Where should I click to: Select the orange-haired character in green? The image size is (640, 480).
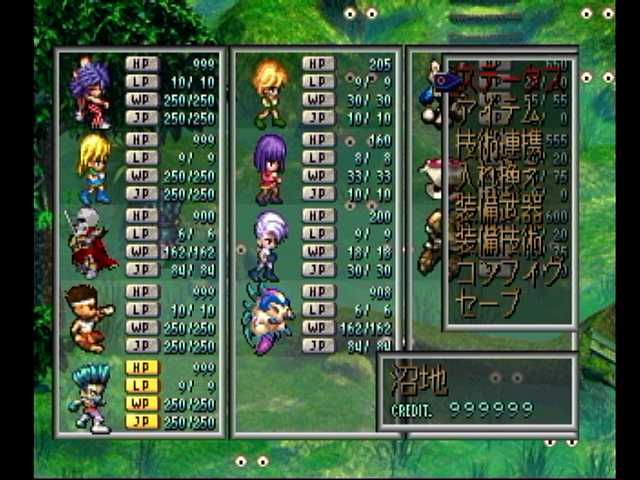coord(270,93)
